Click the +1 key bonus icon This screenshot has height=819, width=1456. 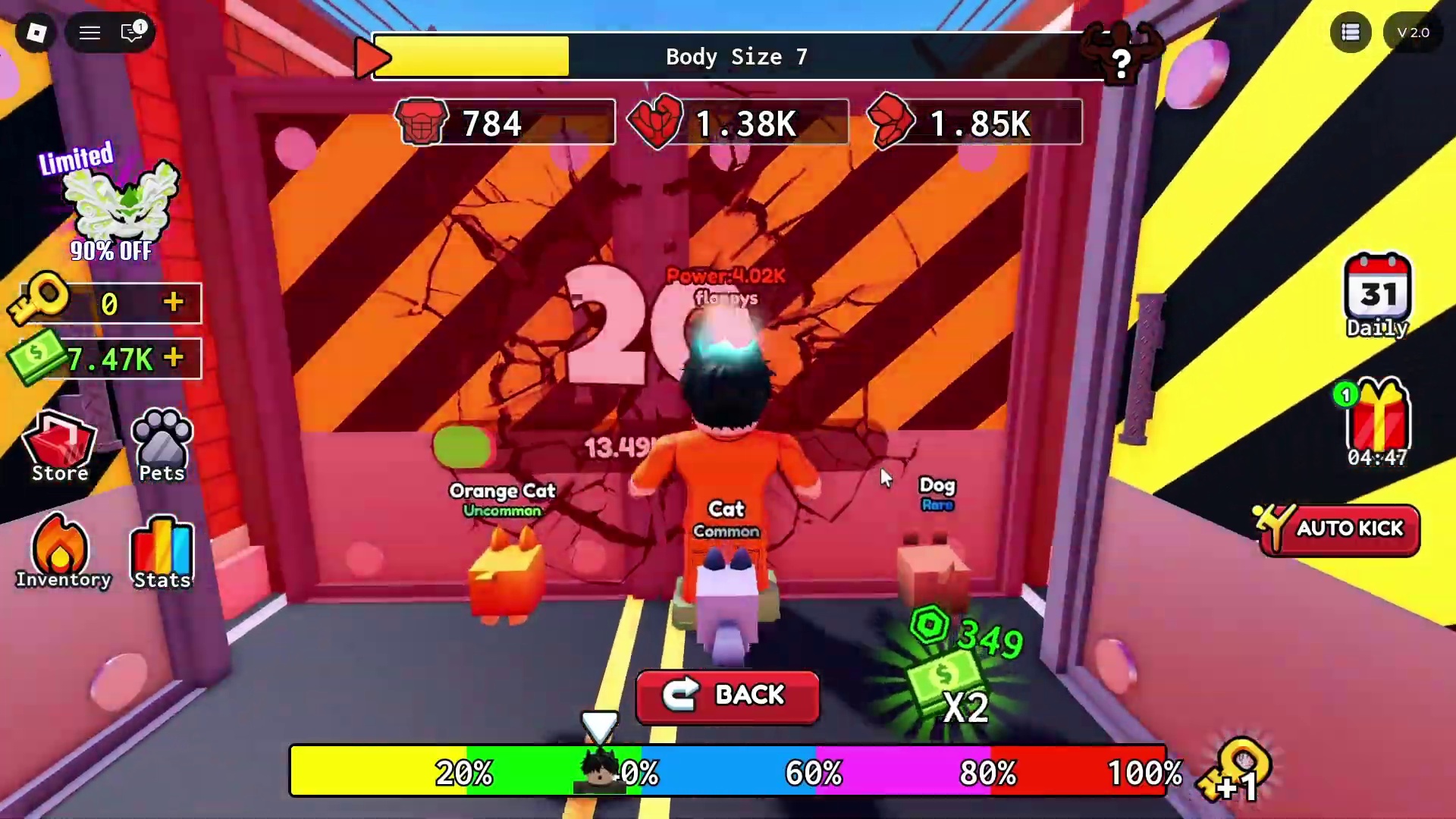pyautogui.click(x=1238, y=773)
